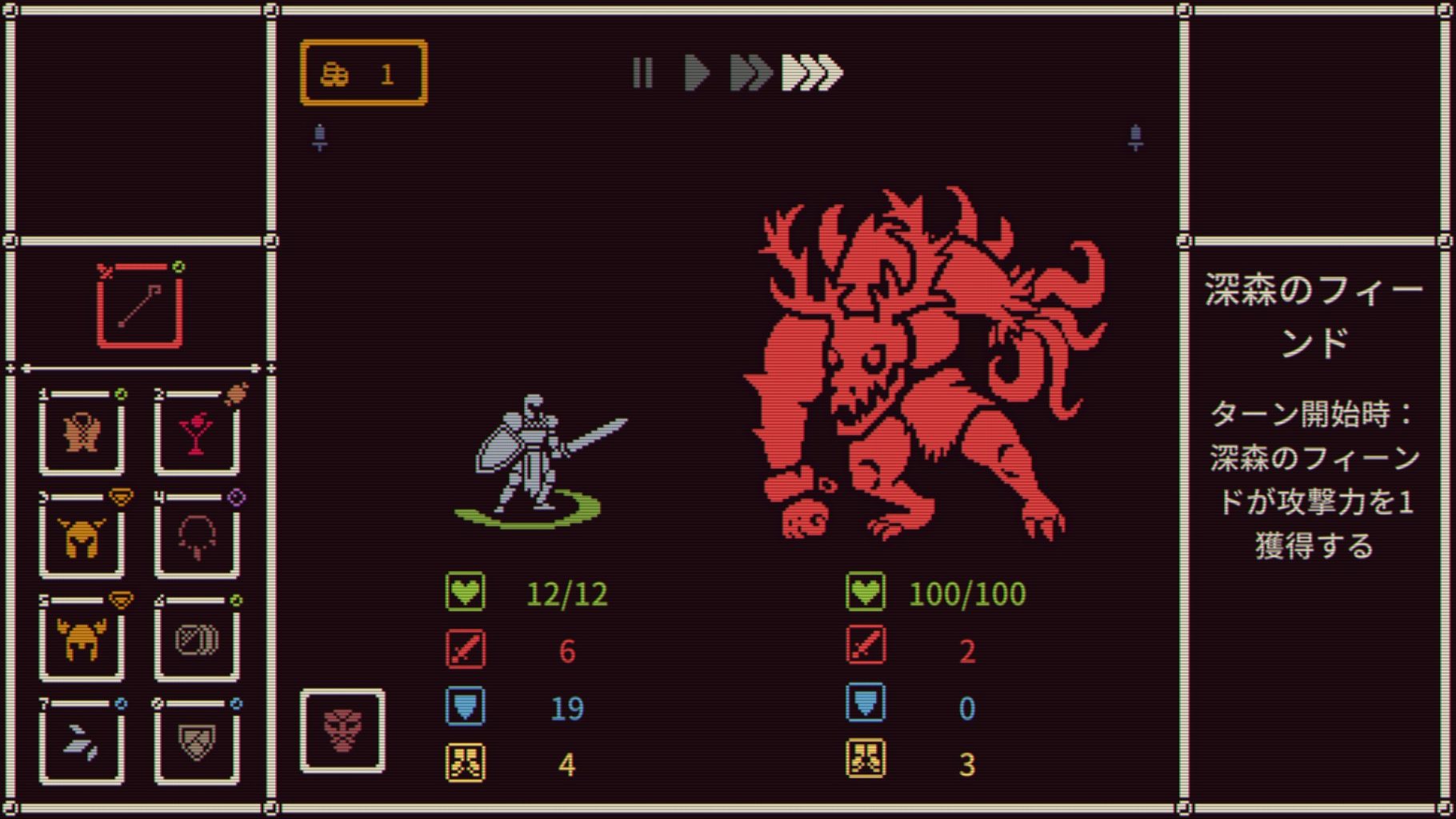1456x819 pixels.
Task: Set battle speed to single-arrow normal
Action: [697, 73]
